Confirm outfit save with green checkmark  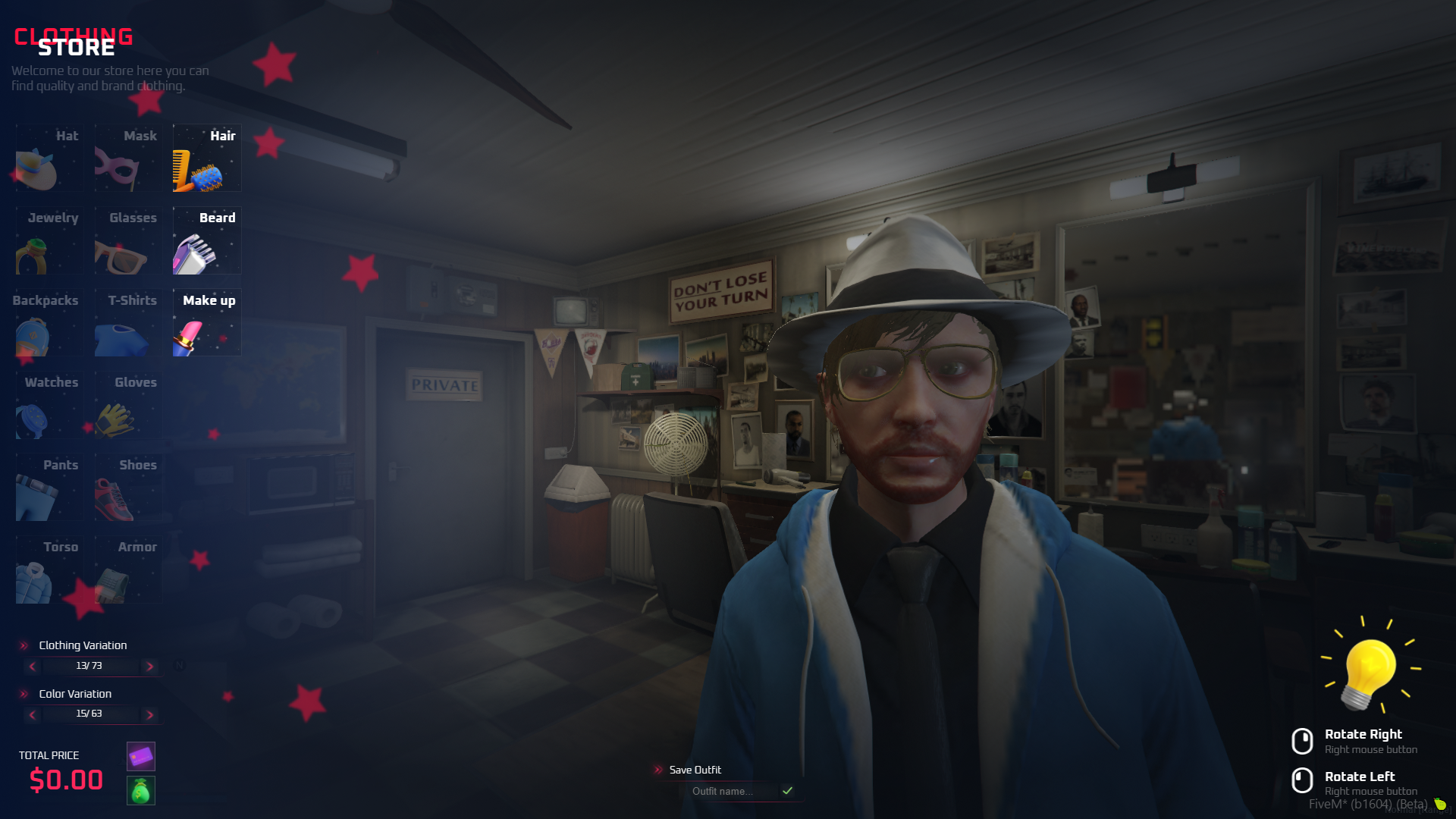788,791
